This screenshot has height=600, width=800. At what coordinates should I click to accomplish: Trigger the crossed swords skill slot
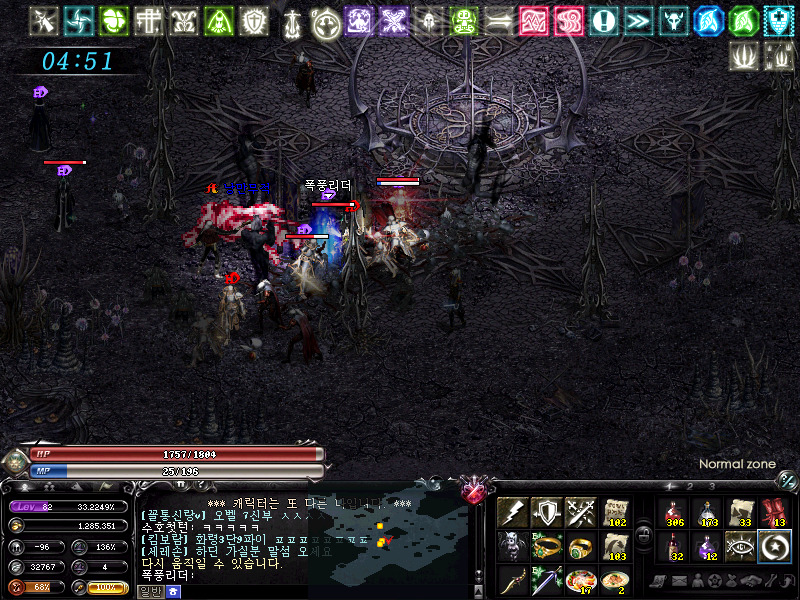[580, 512]
